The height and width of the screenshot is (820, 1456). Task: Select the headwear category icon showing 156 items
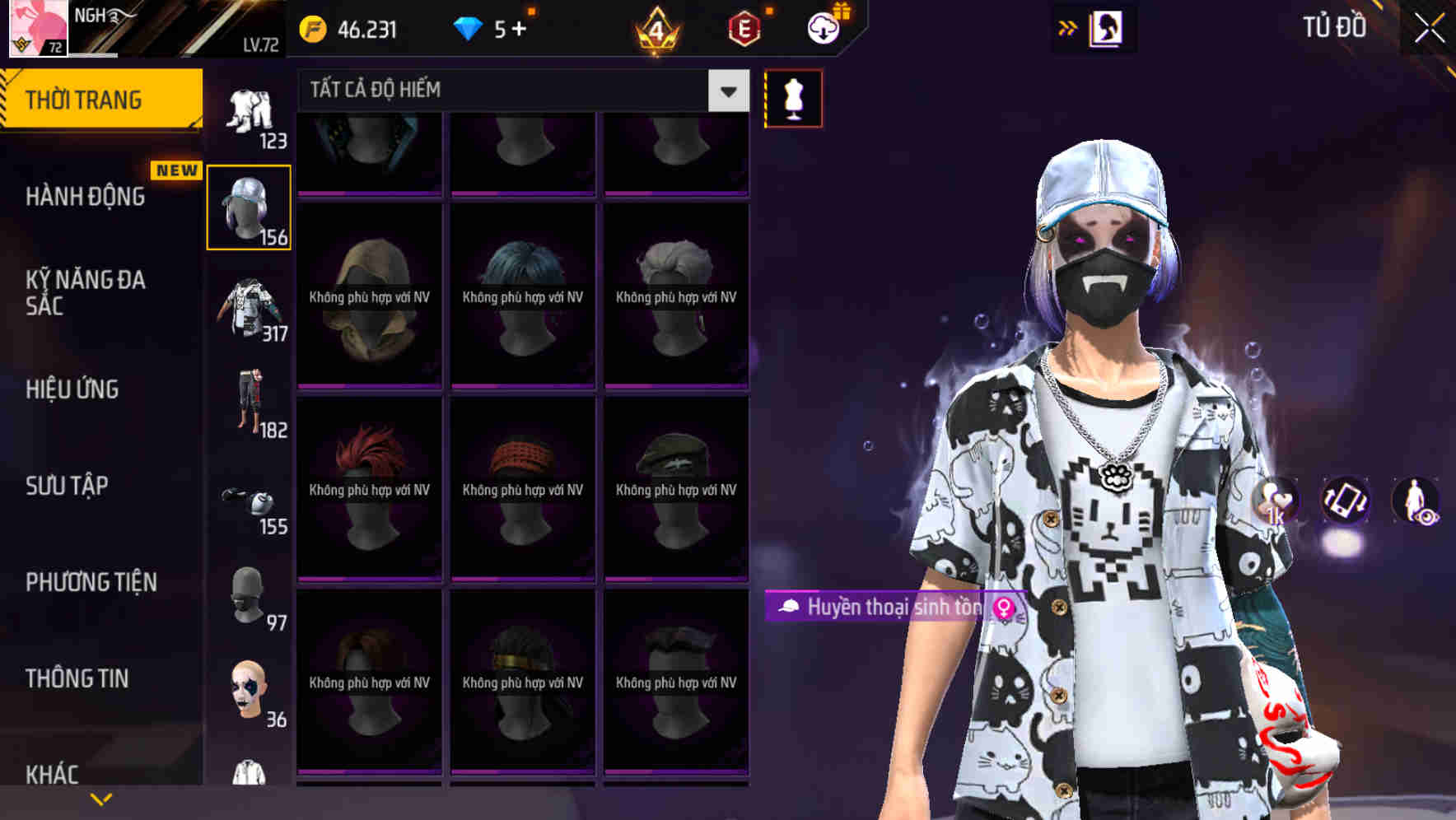pyautogui.click(x=248, y=206)
